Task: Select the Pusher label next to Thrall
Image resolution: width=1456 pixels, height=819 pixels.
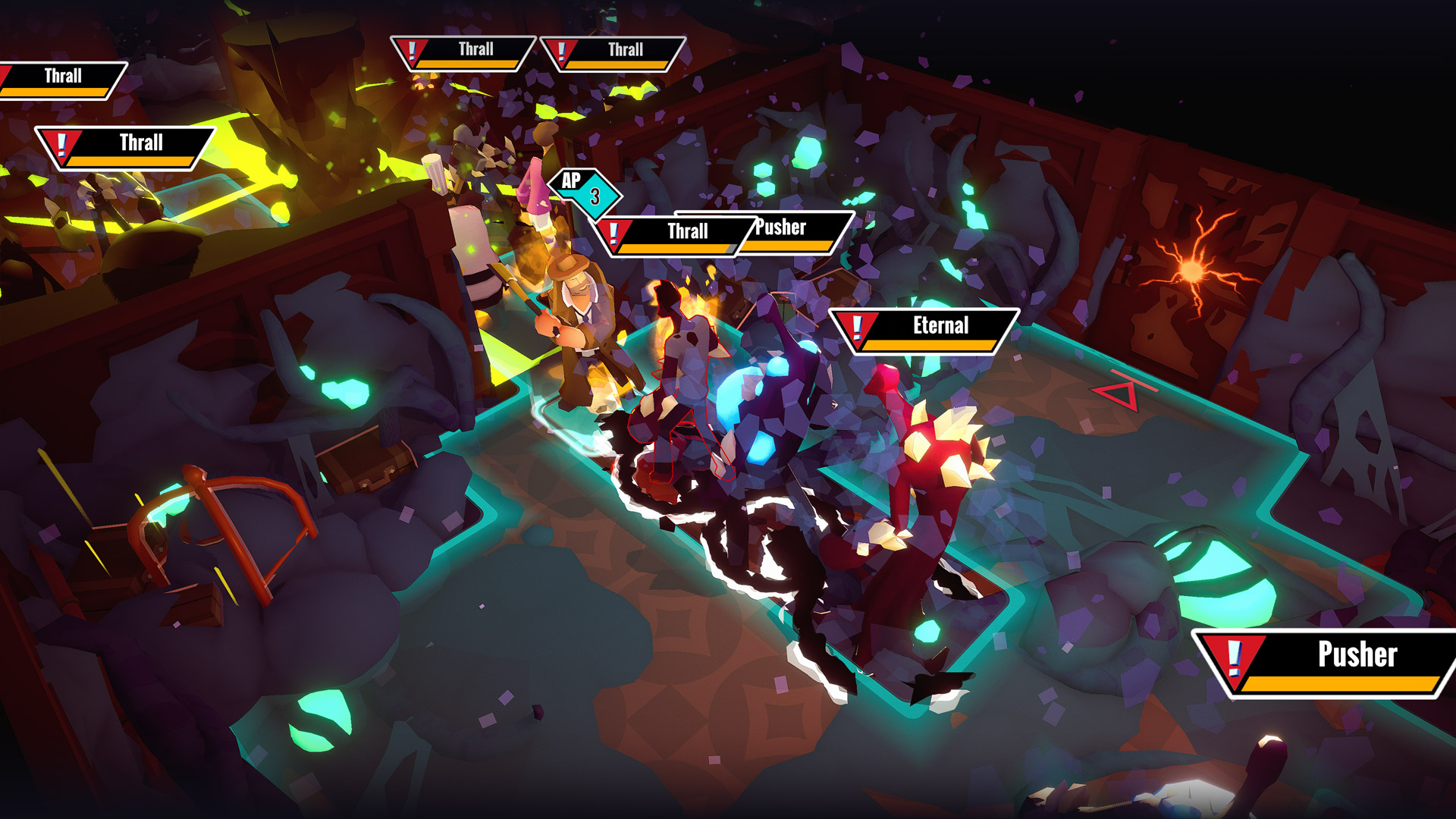Action: (779, 227)
